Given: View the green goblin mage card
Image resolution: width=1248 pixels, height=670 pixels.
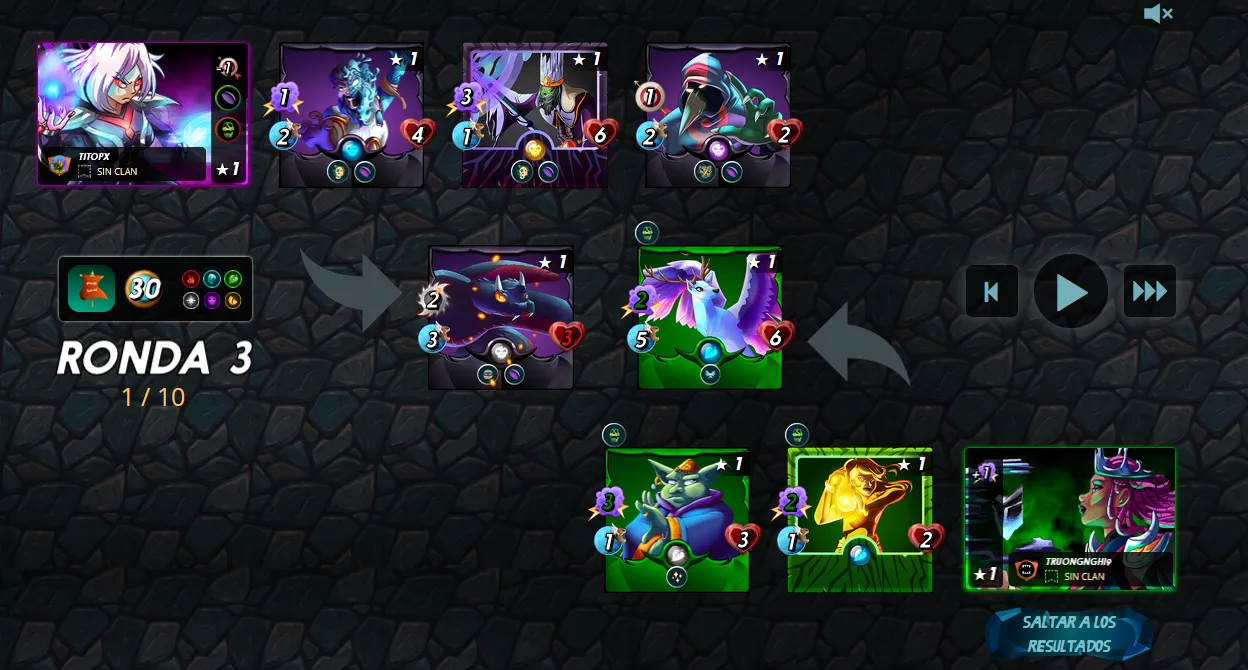Looking at the screenshot, I should pyautogui.click(x=677, y=518).
